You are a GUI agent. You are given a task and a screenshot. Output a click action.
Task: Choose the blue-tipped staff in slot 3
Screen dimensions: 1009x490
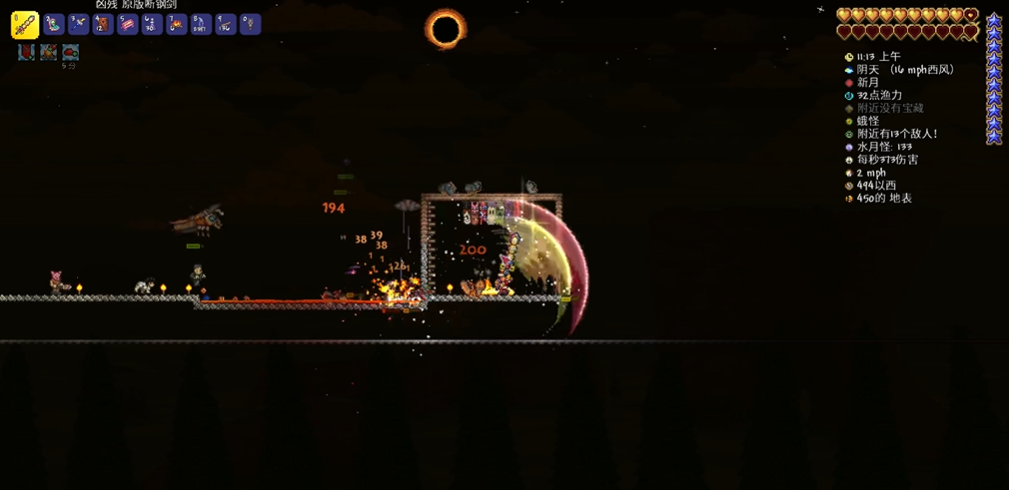pos(78,24)
